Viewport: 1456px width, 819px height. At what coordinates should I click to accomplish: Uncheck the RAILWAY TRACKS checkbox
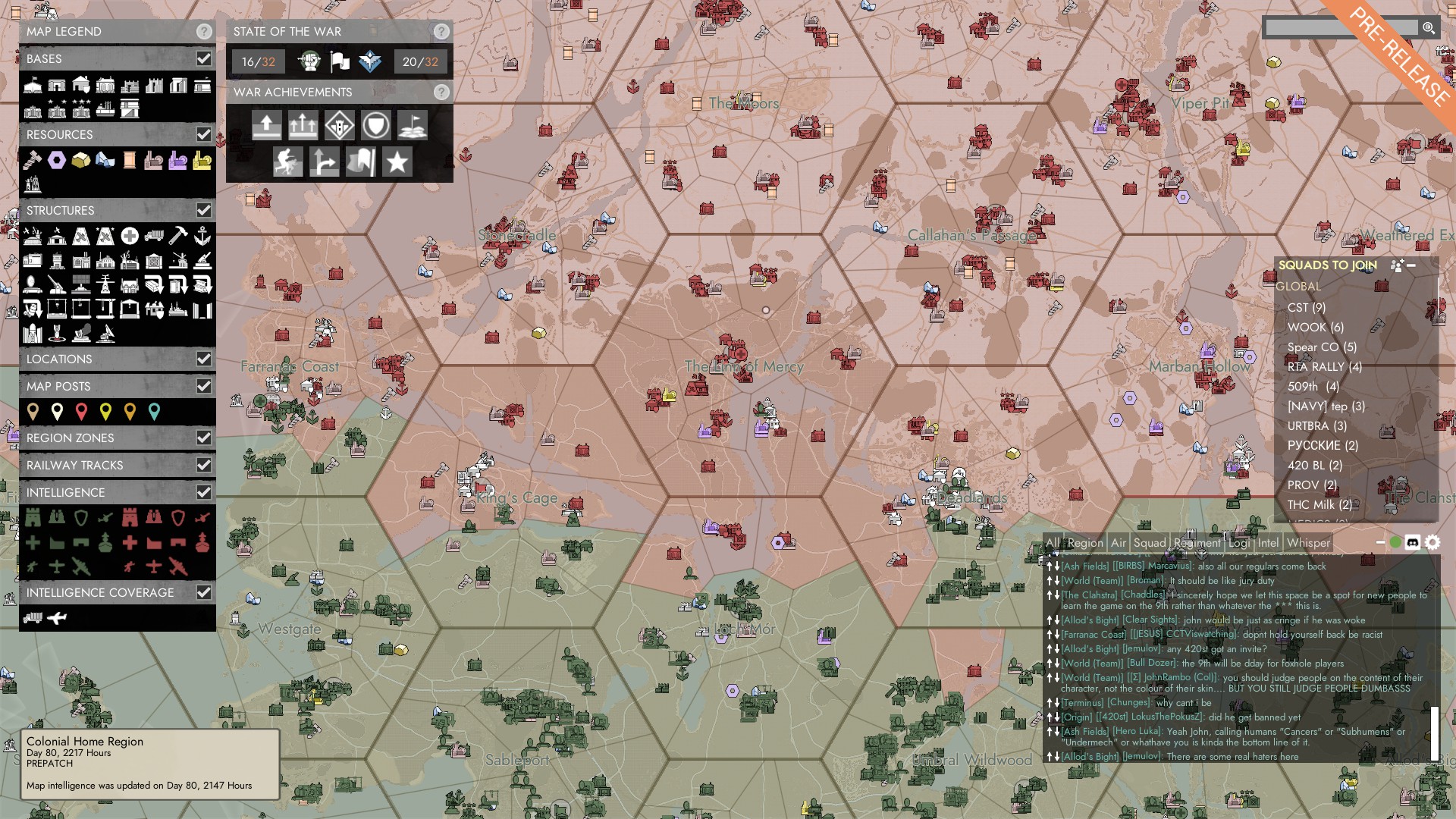203,465
